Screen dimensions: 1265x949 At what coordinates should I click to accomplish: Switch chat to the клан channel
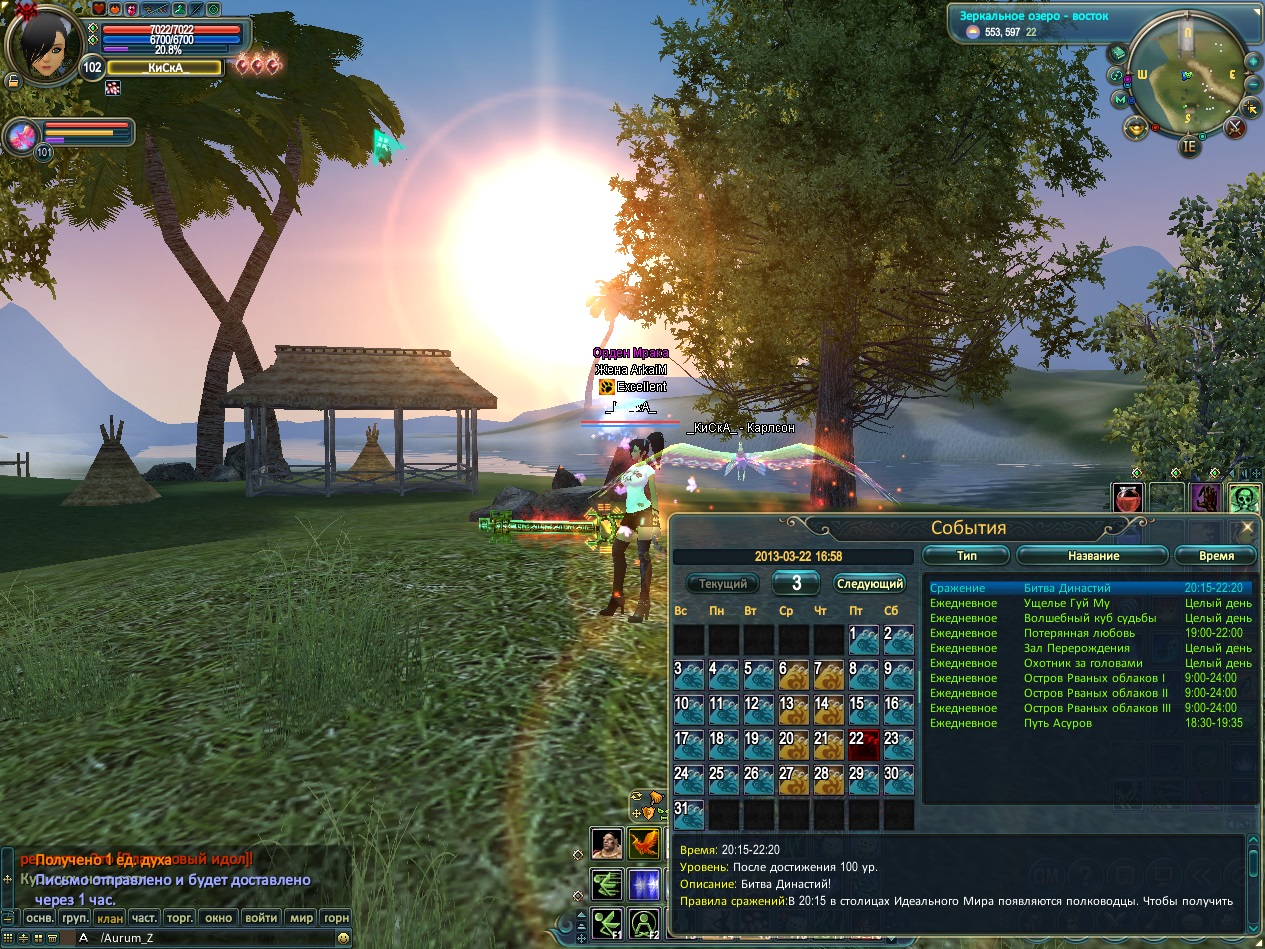[x=110, y=917]
